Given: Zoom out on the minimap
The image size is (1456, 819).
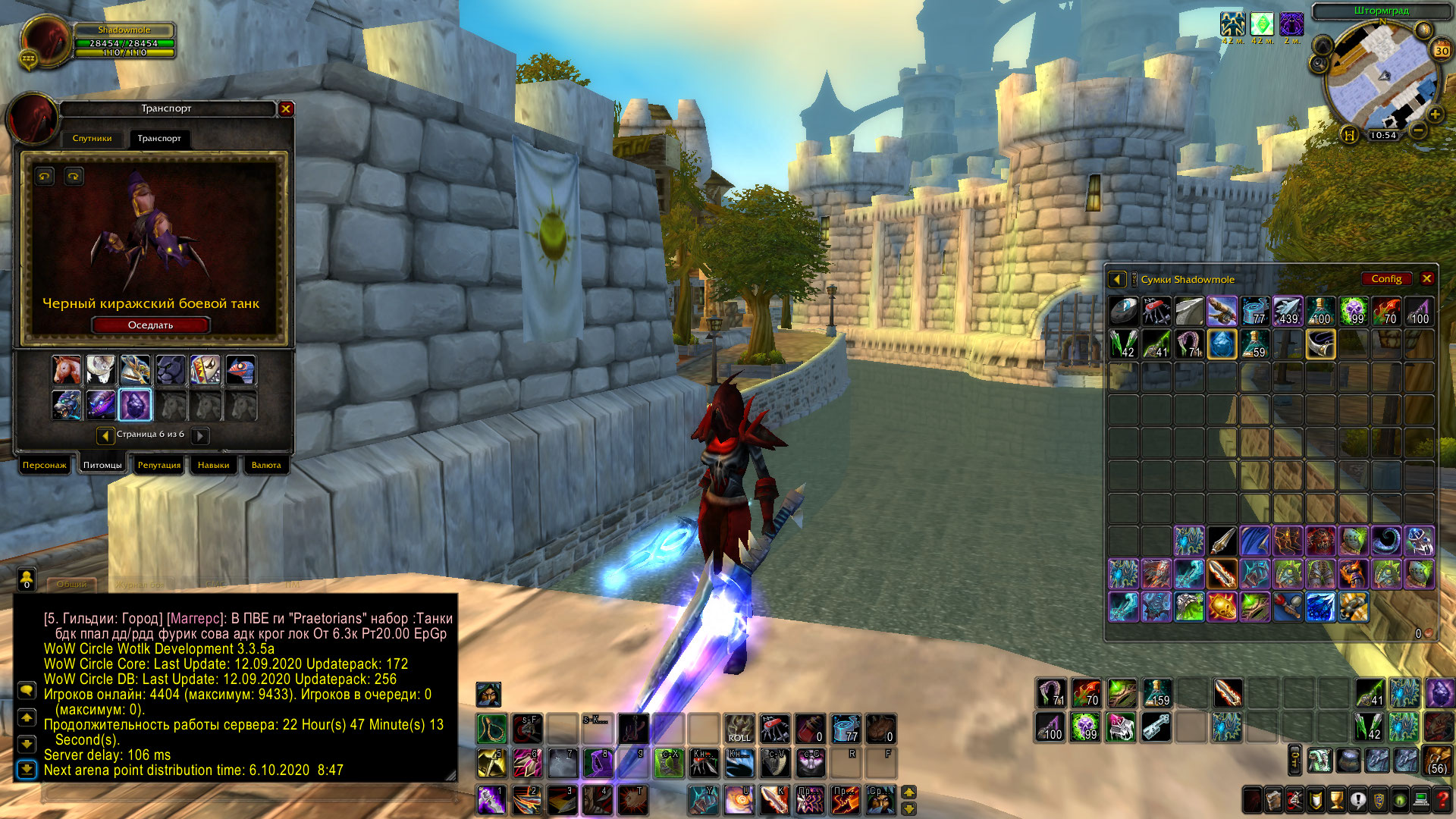Looking at the screenshot, I should pos(1418,130).
